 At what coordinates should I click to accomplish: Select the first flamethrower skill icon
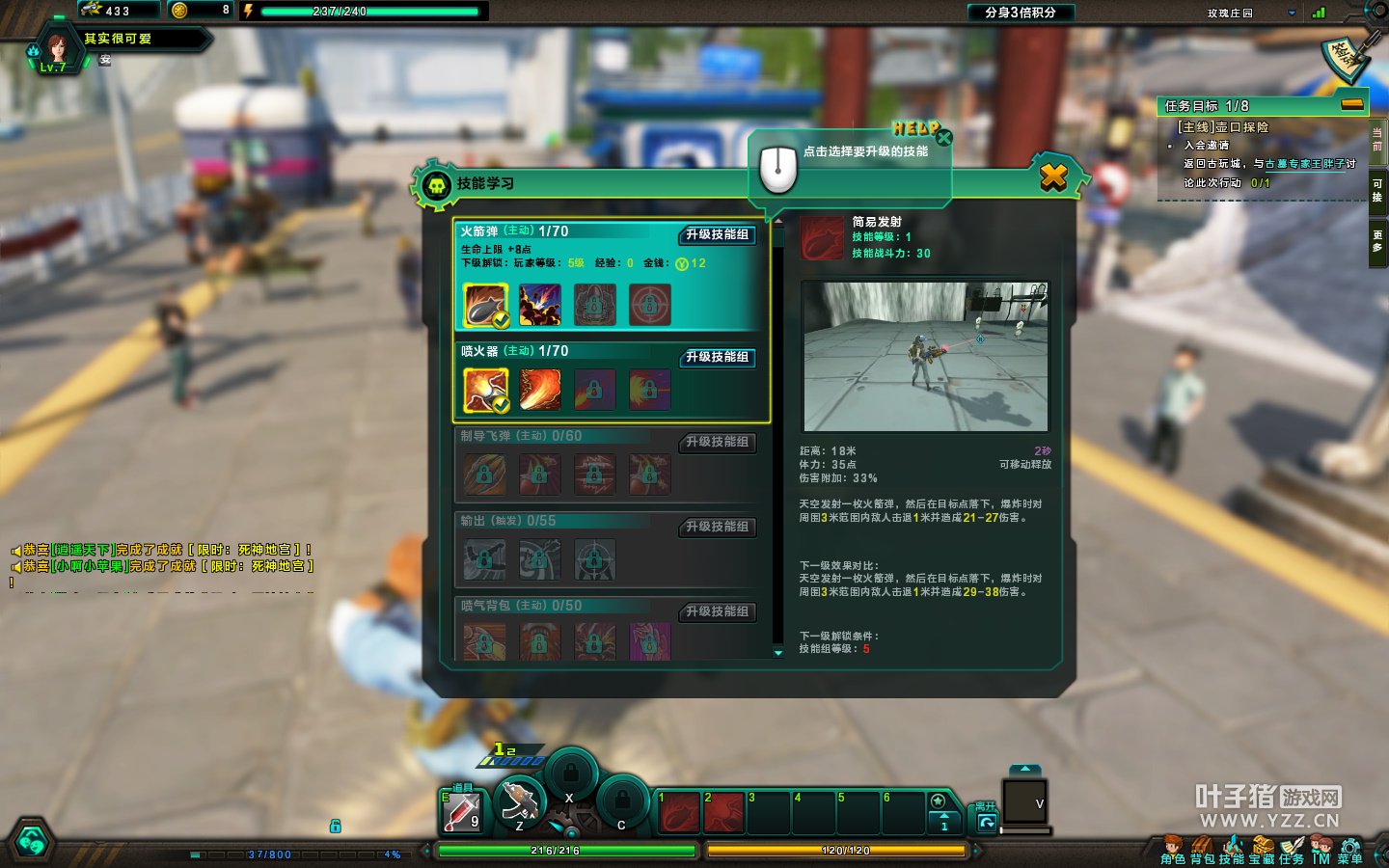tap(485, 390)
